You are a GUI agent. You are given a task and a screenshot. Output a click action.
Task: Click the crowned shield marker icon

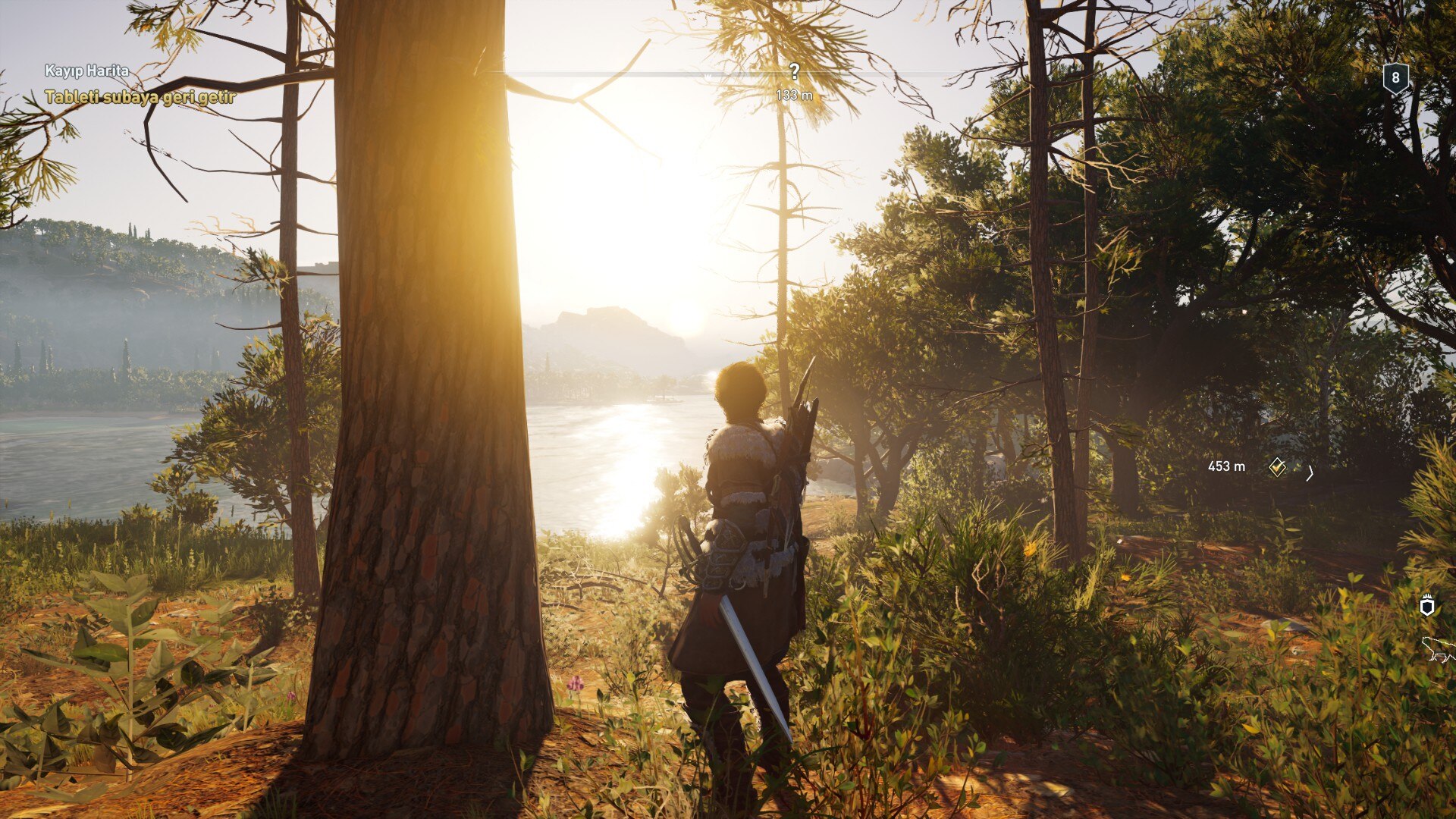(x=1427, y=605)
